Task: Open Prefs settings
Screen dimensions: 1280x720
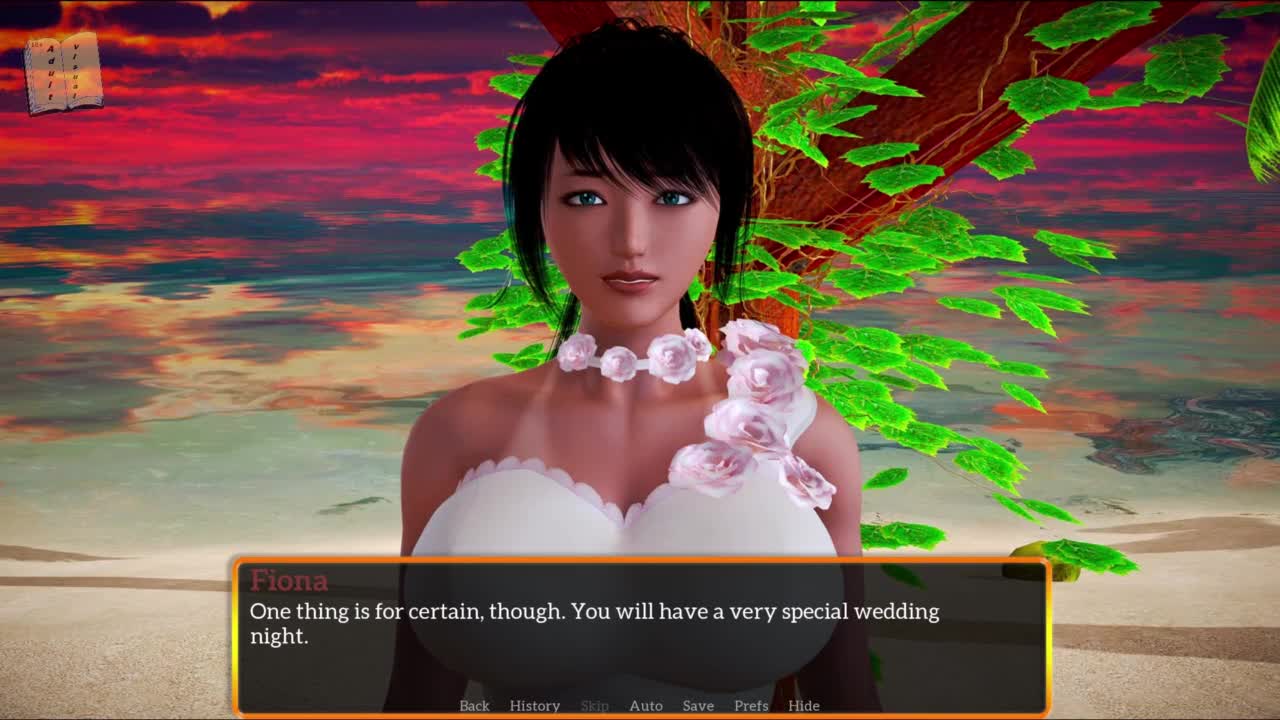Action: point(751,705)
